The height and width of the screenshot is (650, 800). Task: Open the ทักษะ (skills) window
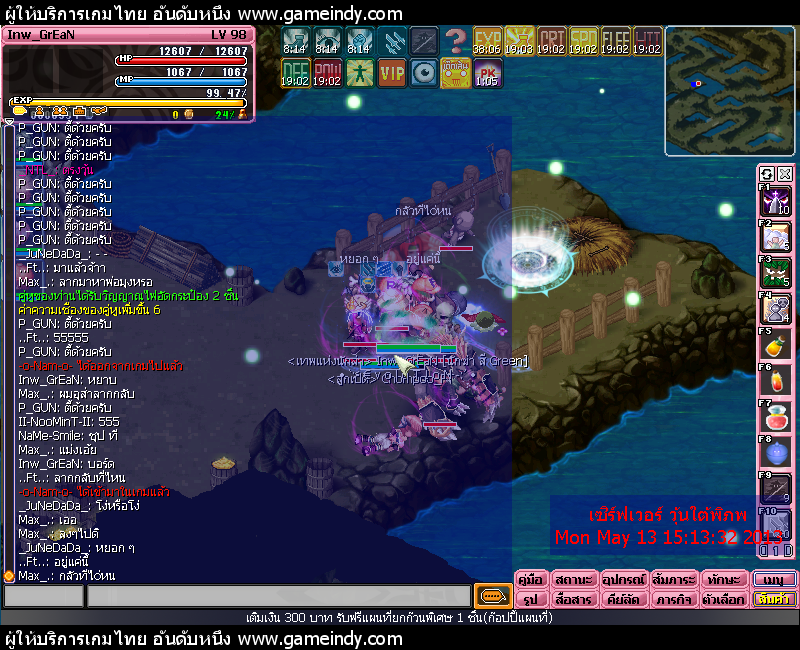[722, 579]
